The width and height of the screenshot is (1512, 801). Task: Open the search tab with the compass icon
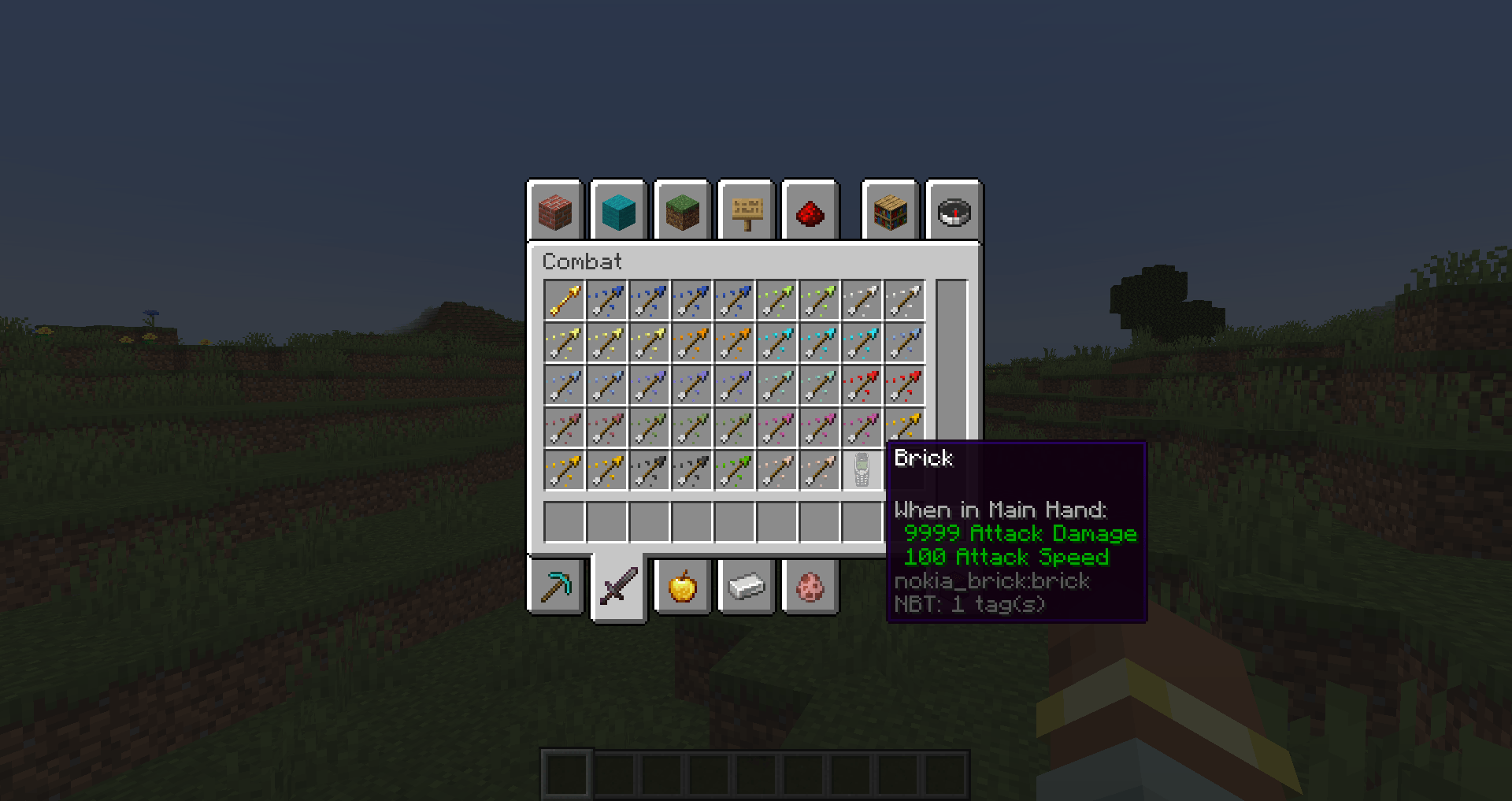point(953,210)
